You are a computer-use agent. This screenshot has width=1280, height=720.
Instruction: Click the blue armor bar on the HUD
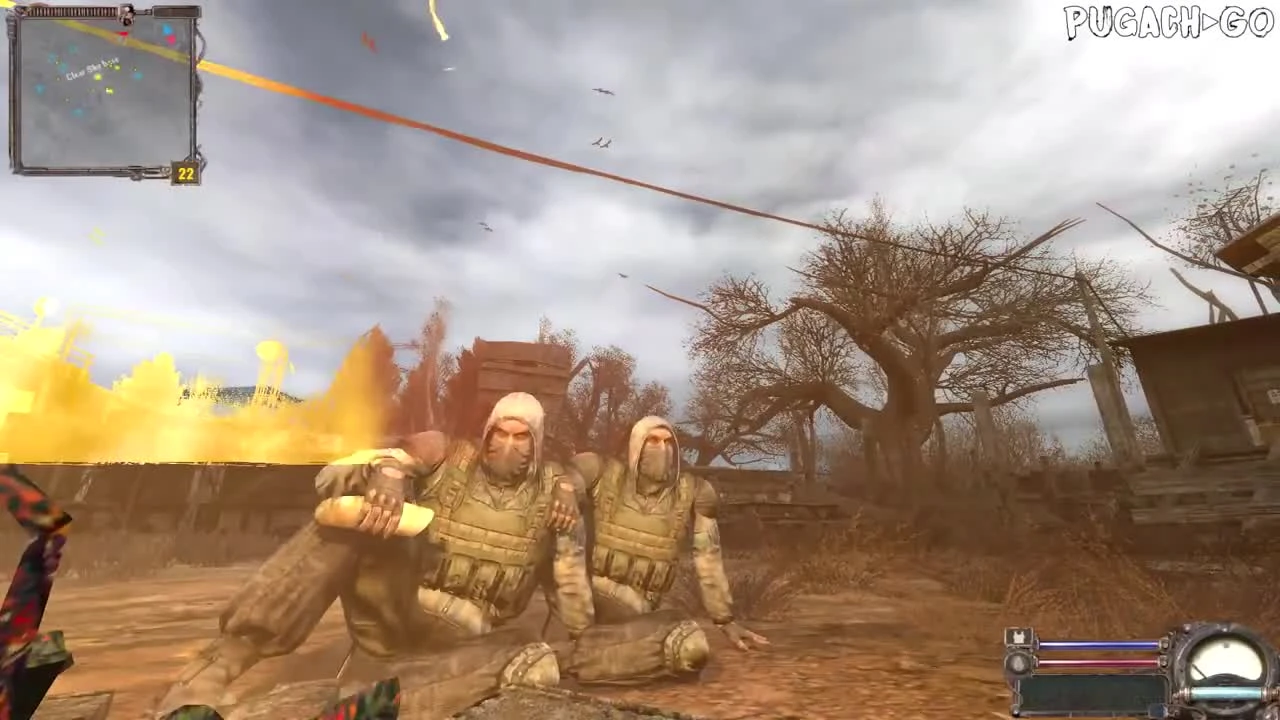coord(1095,644)
